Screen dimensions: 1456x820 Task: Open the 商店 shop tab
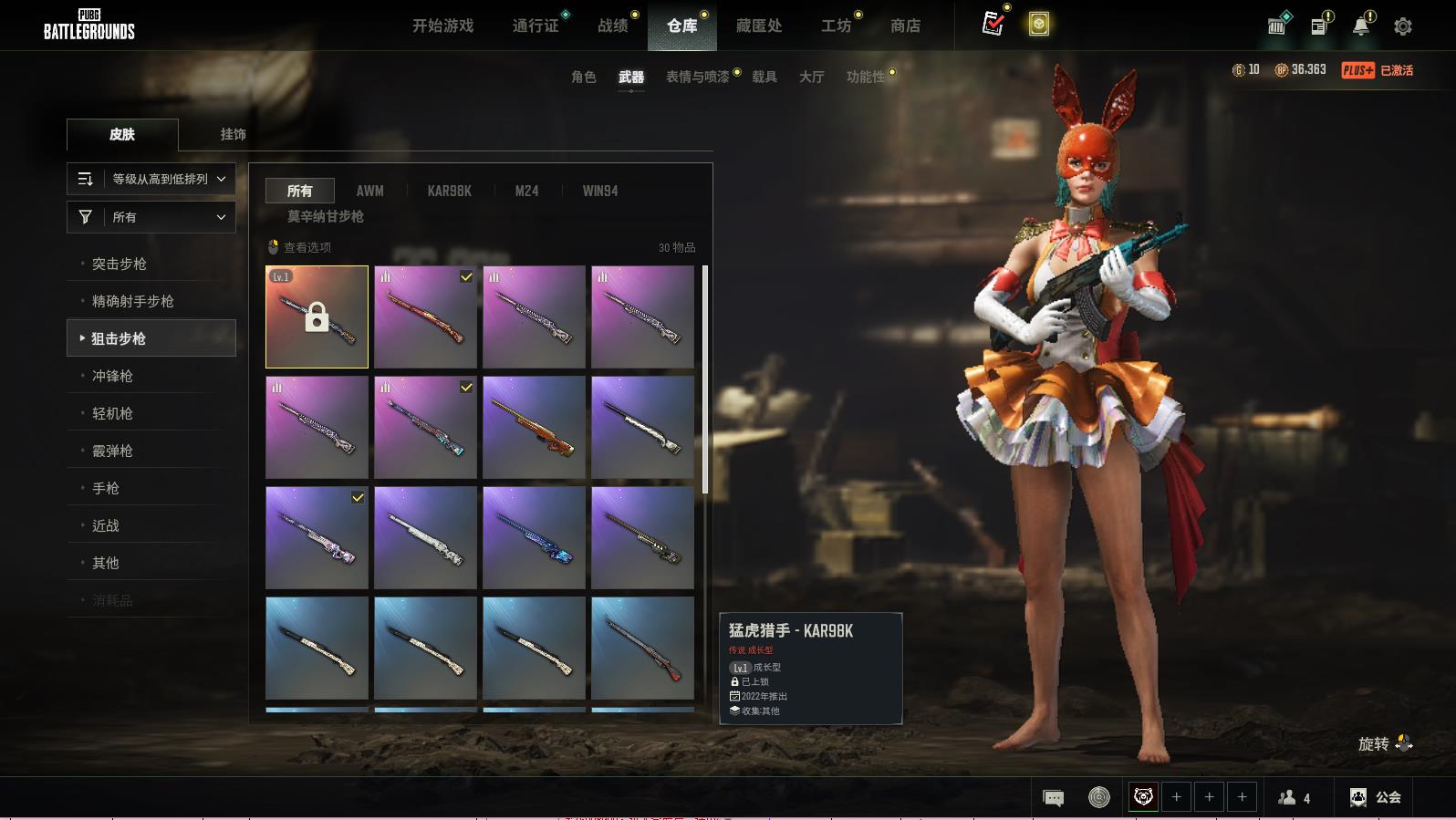pos(905,26)
